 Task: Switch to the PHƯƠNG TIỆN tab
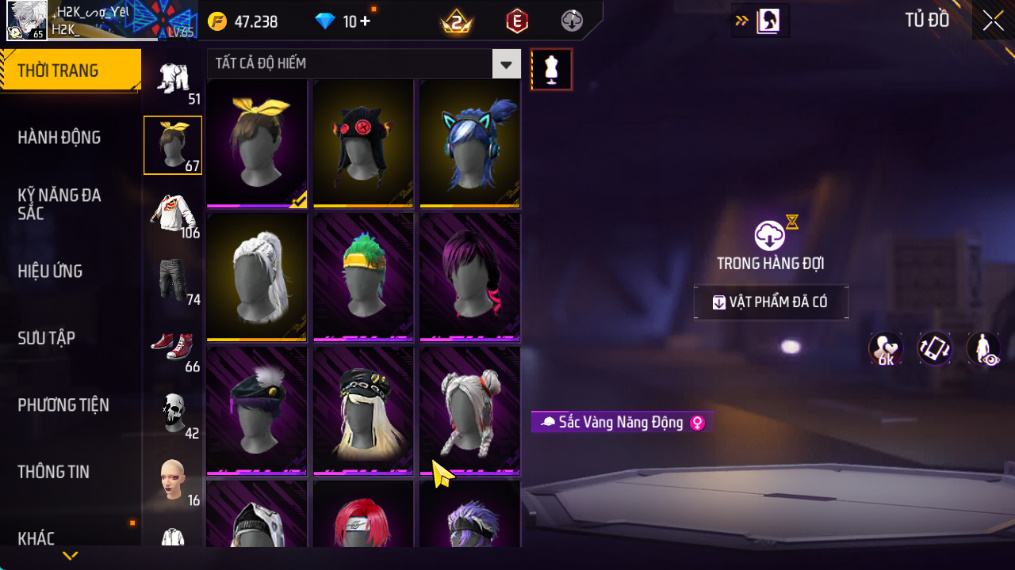click(64, 405)
